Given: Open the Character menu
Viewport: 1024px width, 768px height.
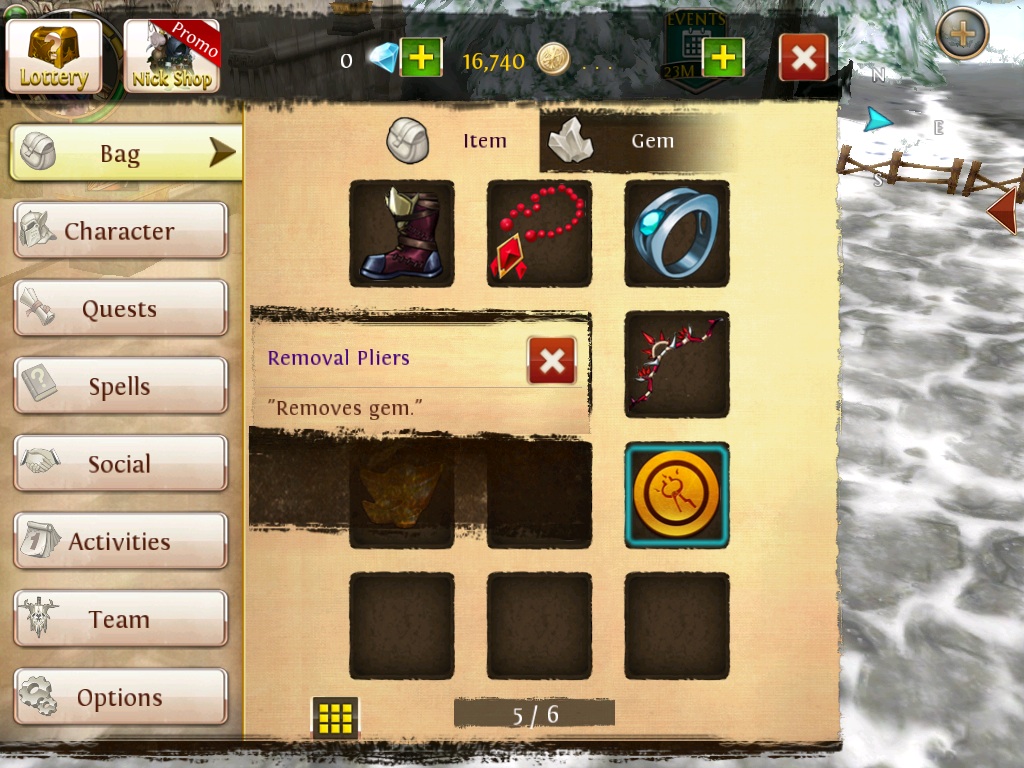Looking at the screenshot, I should (x=120, y=231).
